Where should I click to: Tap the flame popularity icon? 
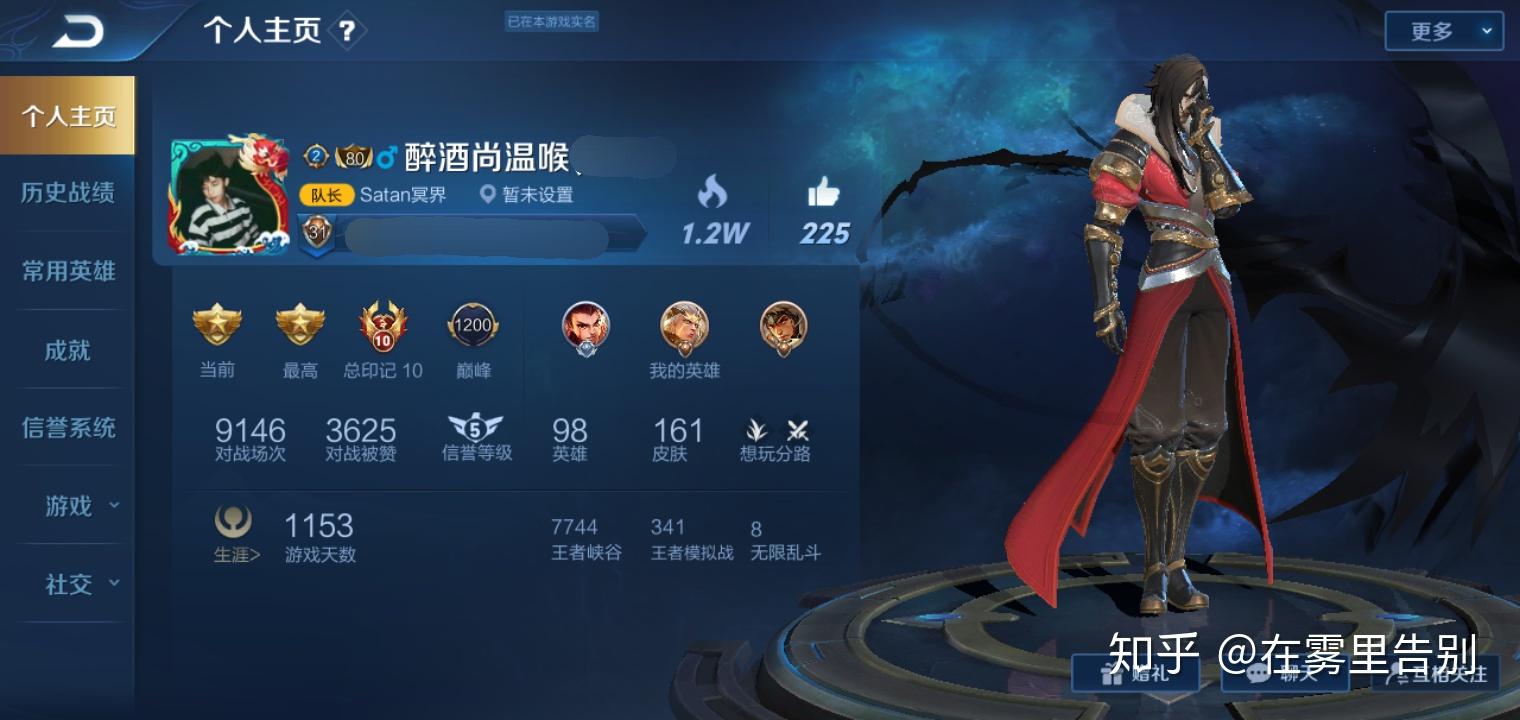(x=713, y=192)
